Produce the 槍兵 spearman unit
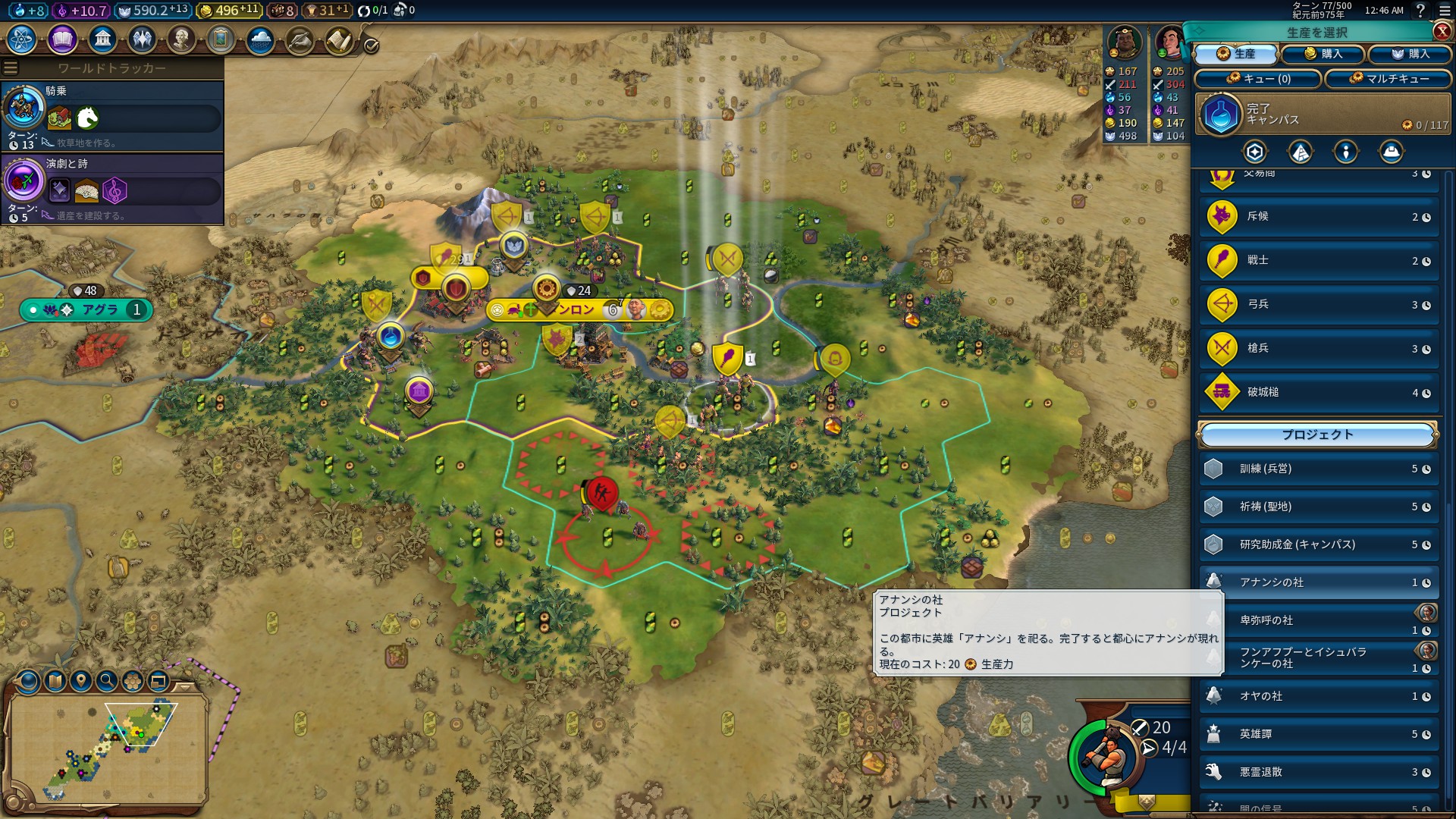This screenshot has height=819, width=1456. [1319, 349]
